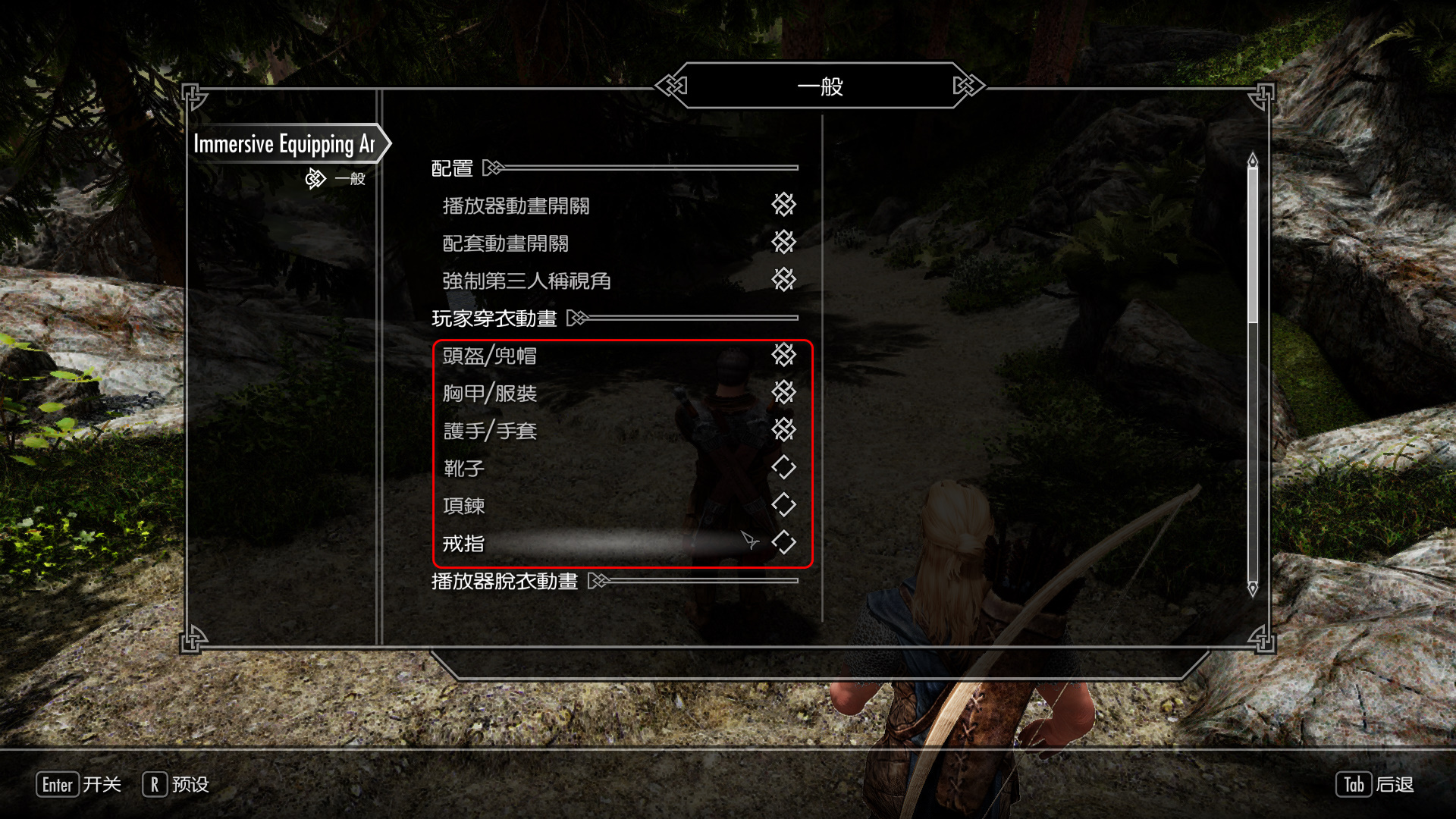The height and width of the screenshot is (819, 1456).
Task: Click the options list scrollbar thumb
Action: click(1253, 244)
